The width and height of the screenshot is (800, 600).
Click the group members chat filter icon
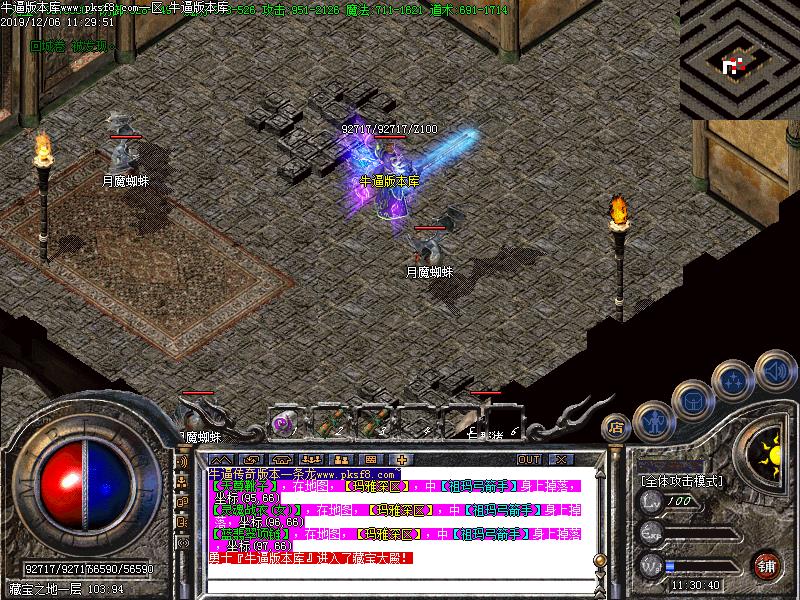(x=183, y=482)
